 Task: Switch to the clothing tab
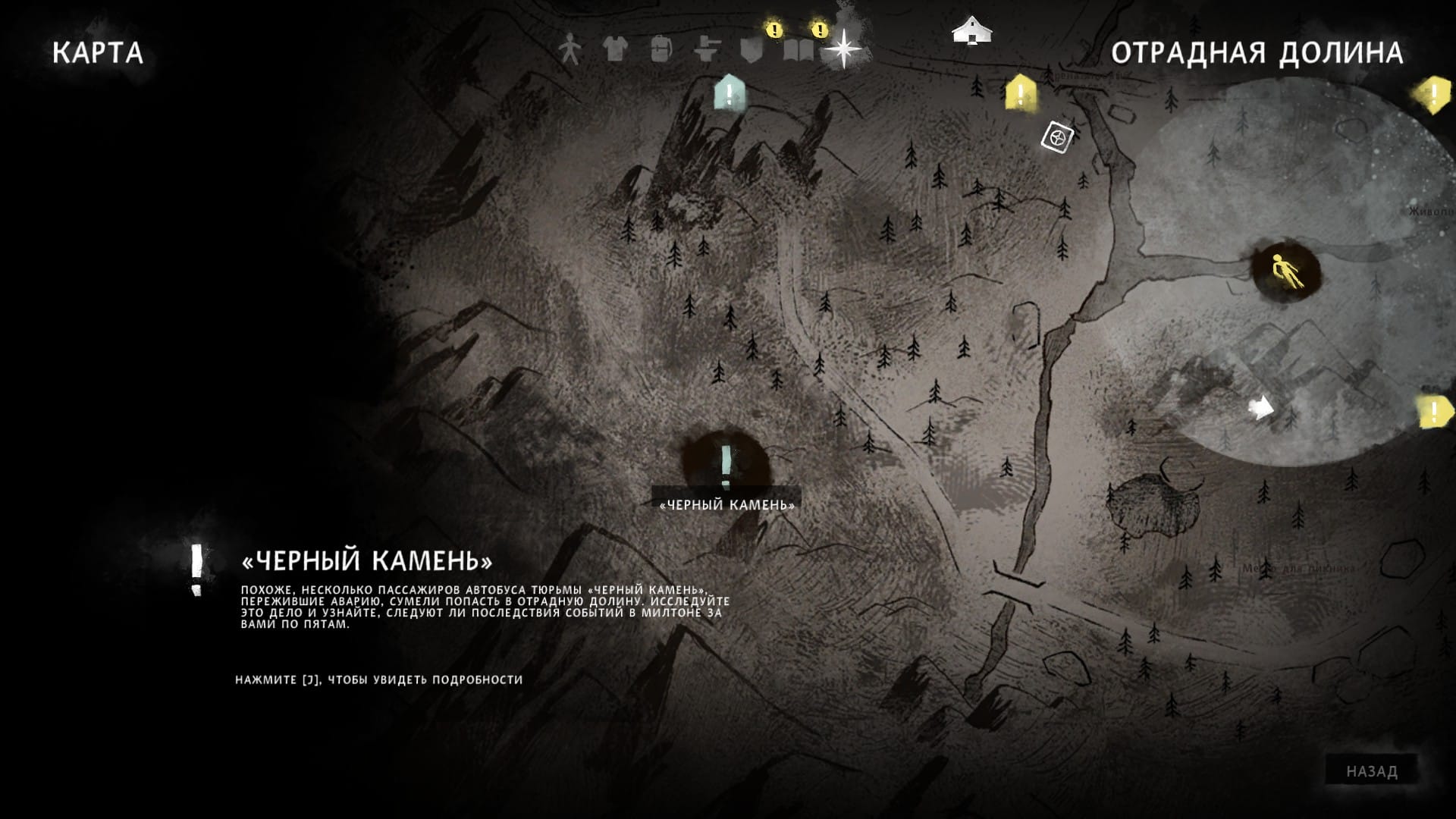615,49
